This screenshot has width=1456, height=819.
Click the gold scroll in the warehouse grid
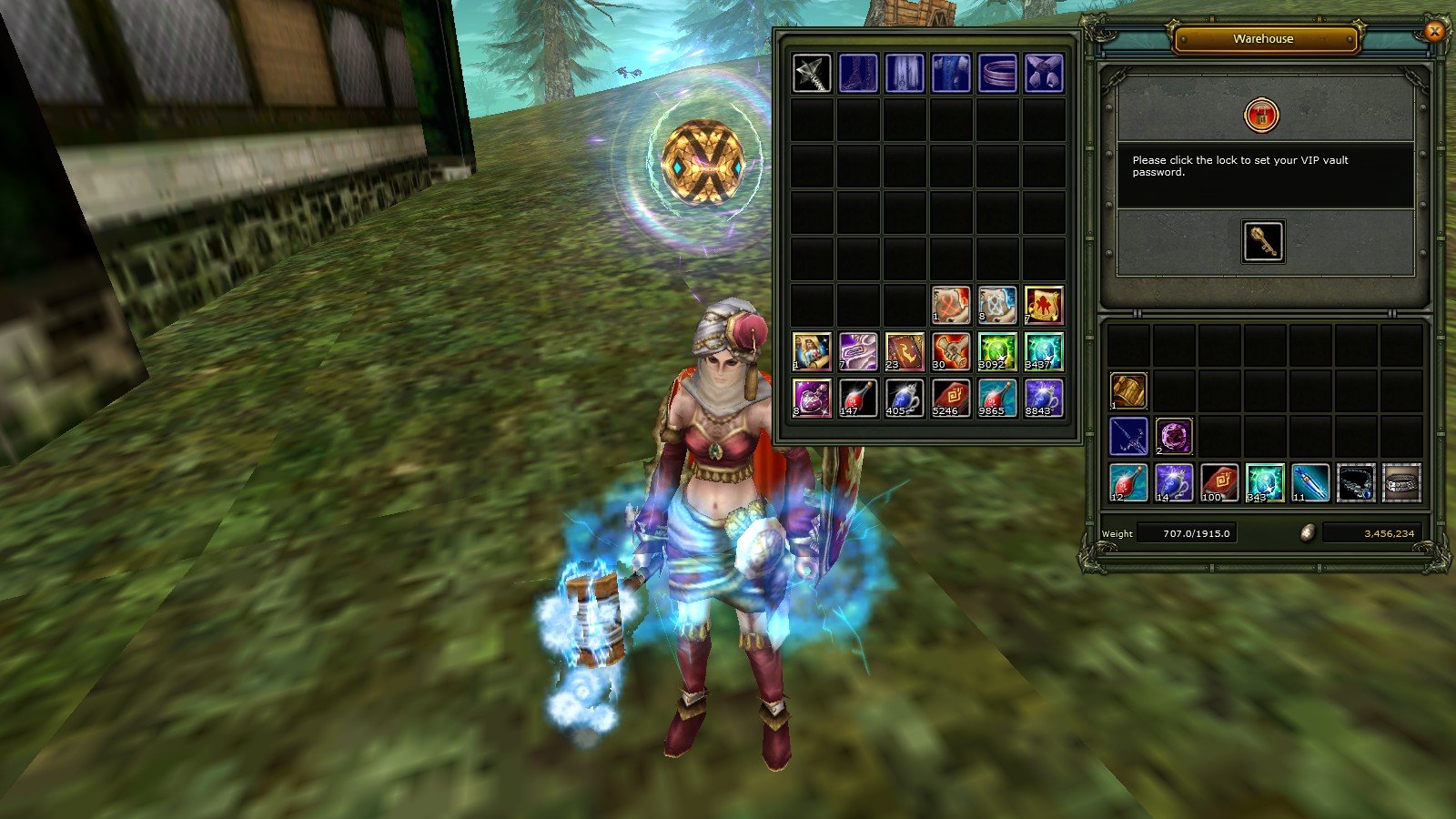(1128, 389)
